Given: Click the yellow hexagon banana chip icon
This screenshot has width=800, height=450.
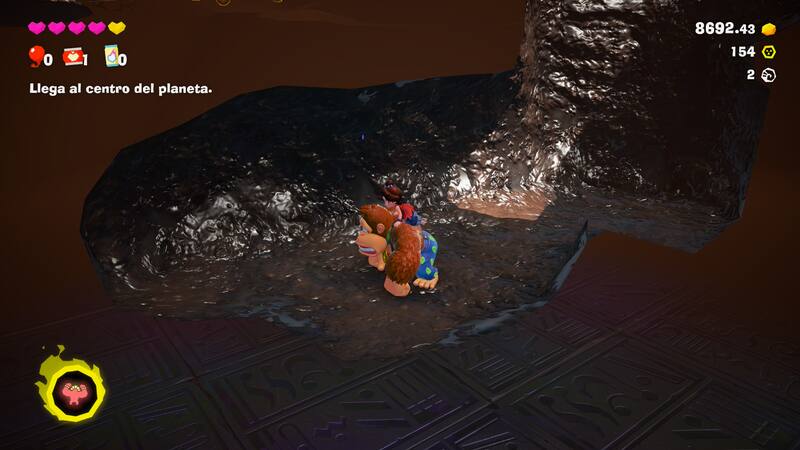Looking at the screenshot, I should point(769,52).
